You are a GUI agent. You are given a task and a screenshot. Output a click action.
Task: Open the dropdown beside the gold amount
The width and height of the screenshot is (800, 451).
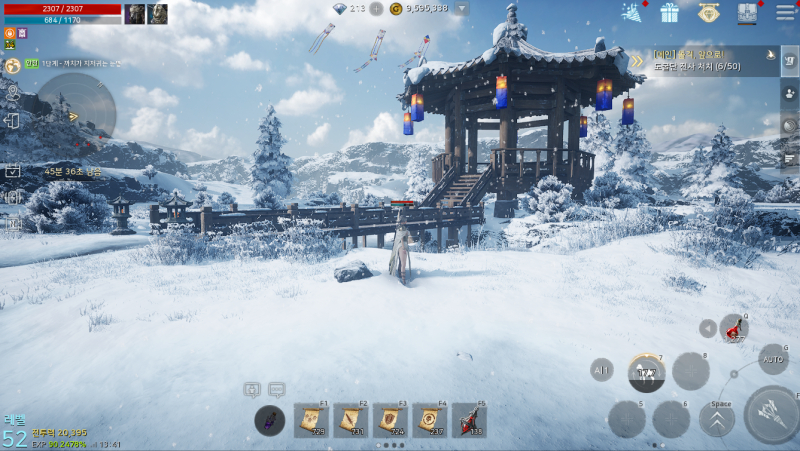tap(461, 9)
